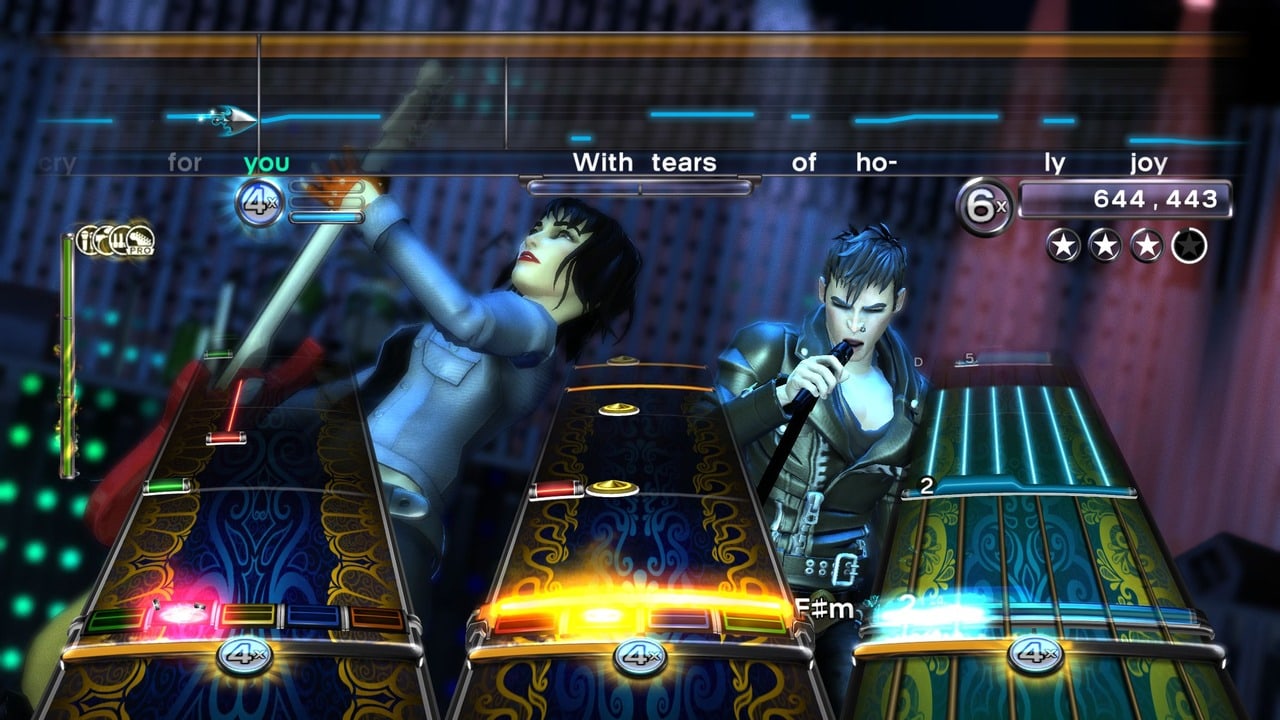Viewport: 1280px width, 720px height.
Task: Select the blue guitar fret target
Action: [313, 617]
